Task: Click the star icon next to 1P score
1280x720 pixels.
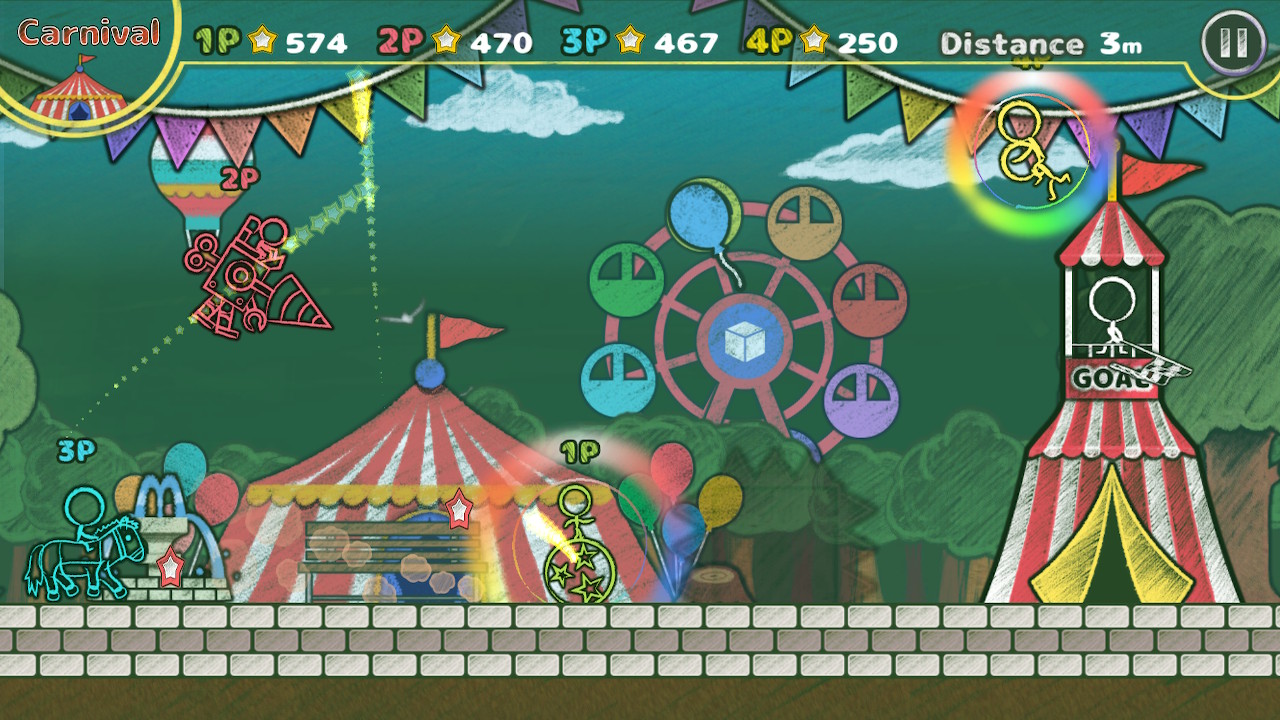Action: click(260, 41)
